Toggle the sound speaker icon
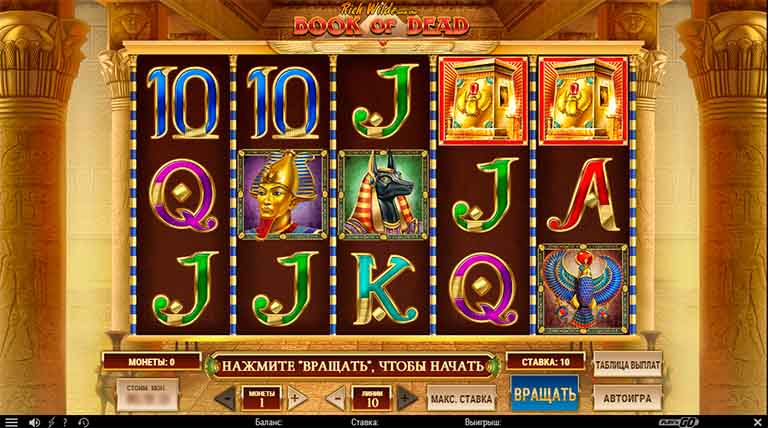The image size is (768, 428). tap(34, 422)
